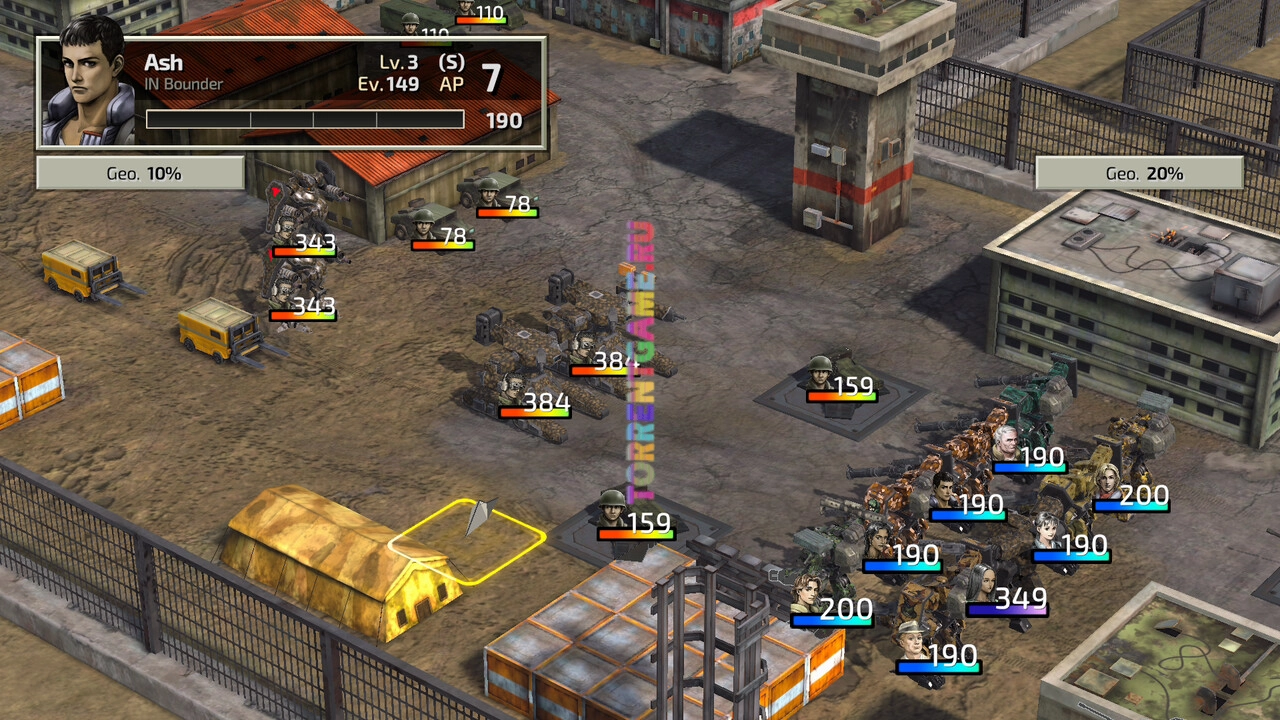Click Ash's portrait in the status panel
1280x720 pixels.
click(90, 85)
